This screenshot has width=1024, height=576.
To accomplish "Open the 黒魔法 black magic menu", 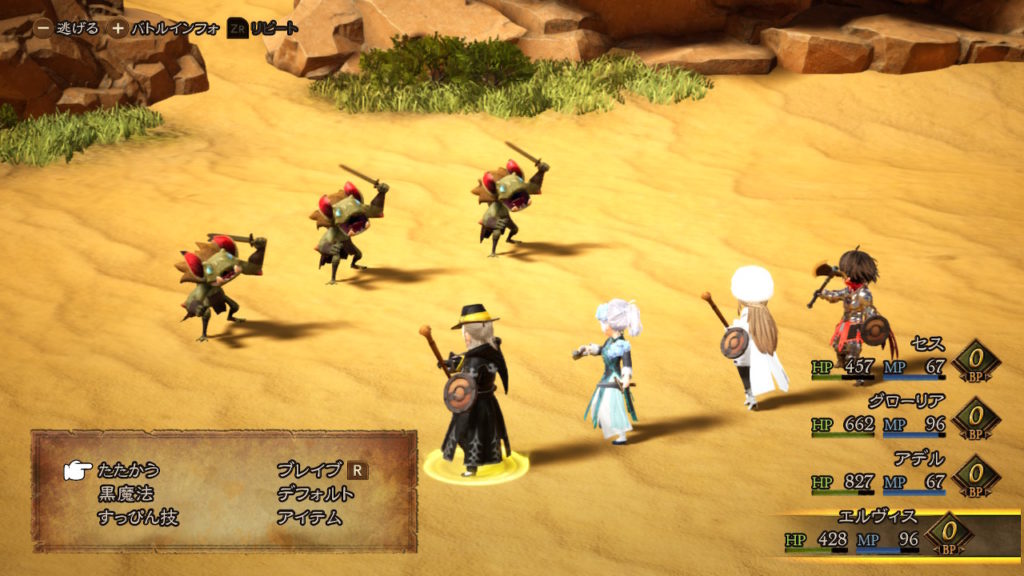I will tap(126, 493).
